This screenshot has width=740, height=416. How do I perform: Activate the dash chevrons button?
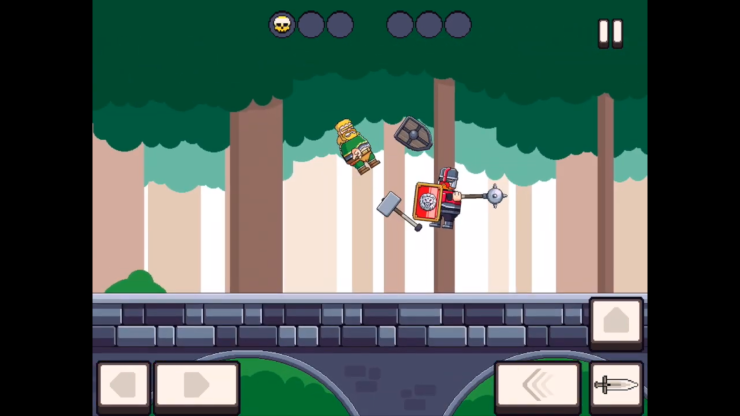537,386
